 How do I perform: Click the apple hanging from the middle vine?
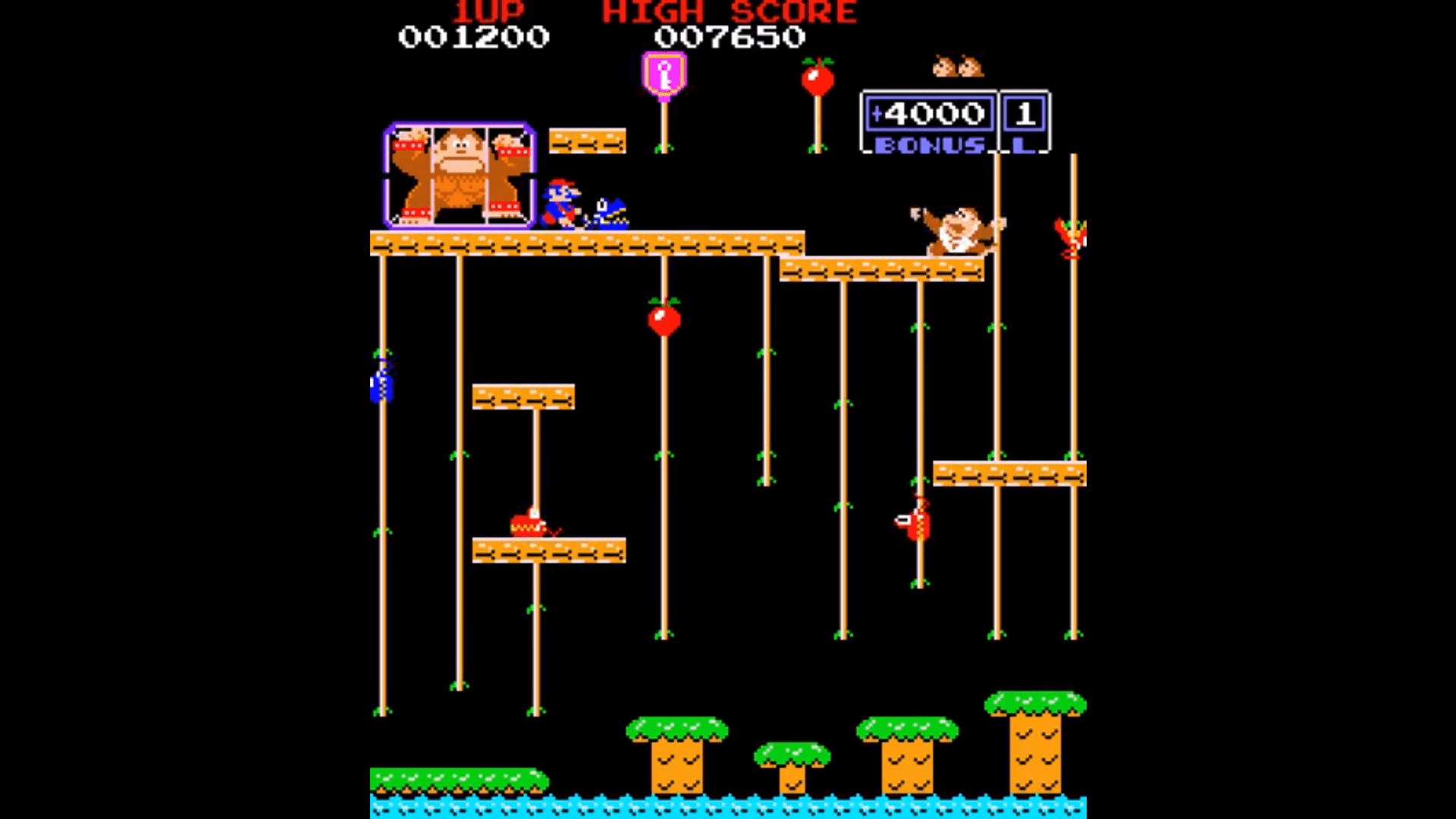pyautogui.click(x=664, y=322)
